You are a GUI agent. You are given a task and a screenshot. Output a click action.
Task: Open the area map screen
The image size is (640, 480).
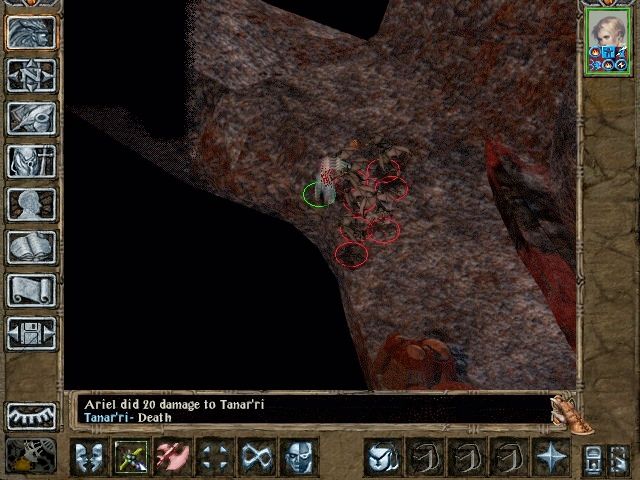[31, 75]
